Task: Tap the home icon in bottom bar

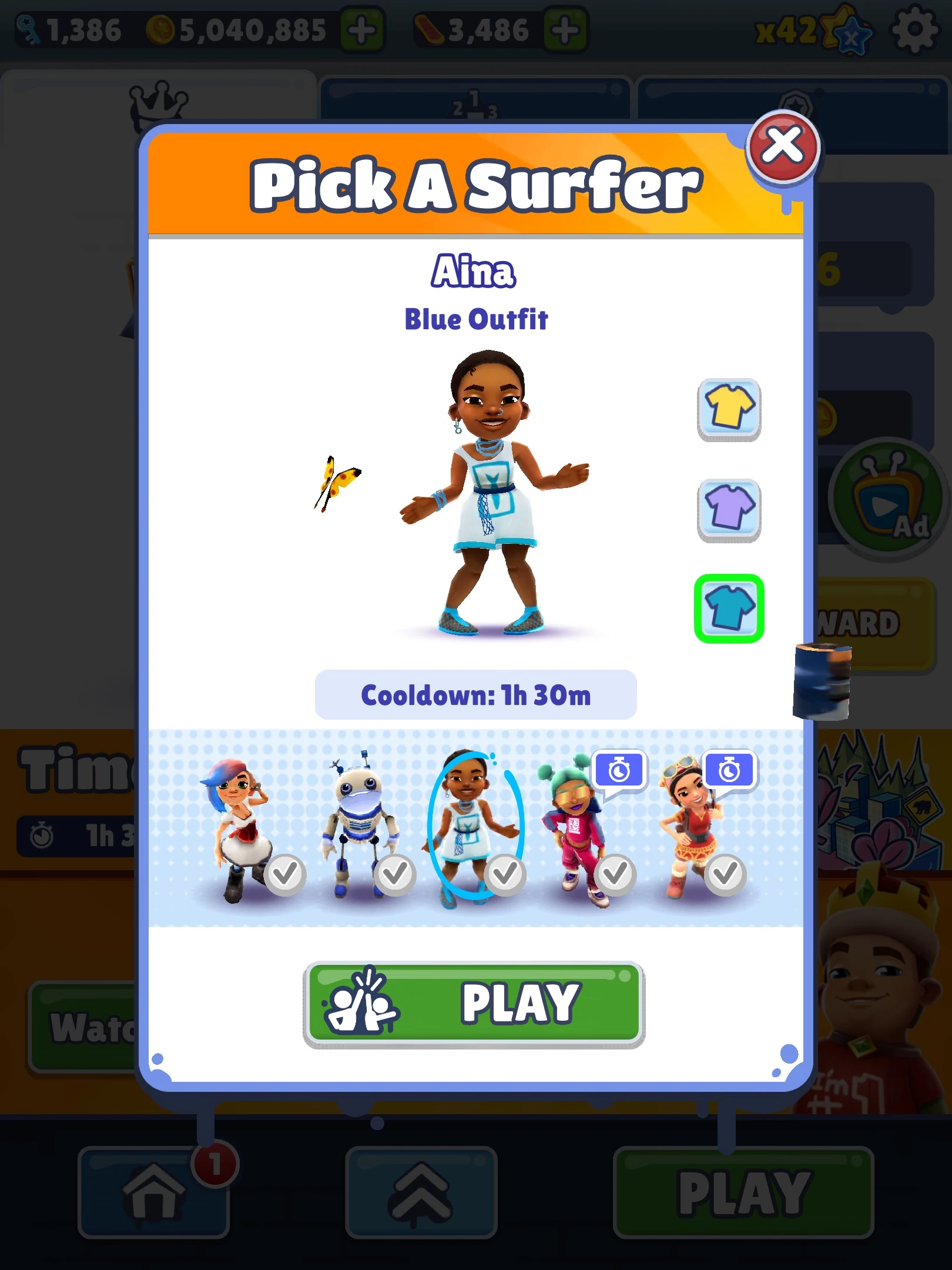Action: (x=154, y=1191)
